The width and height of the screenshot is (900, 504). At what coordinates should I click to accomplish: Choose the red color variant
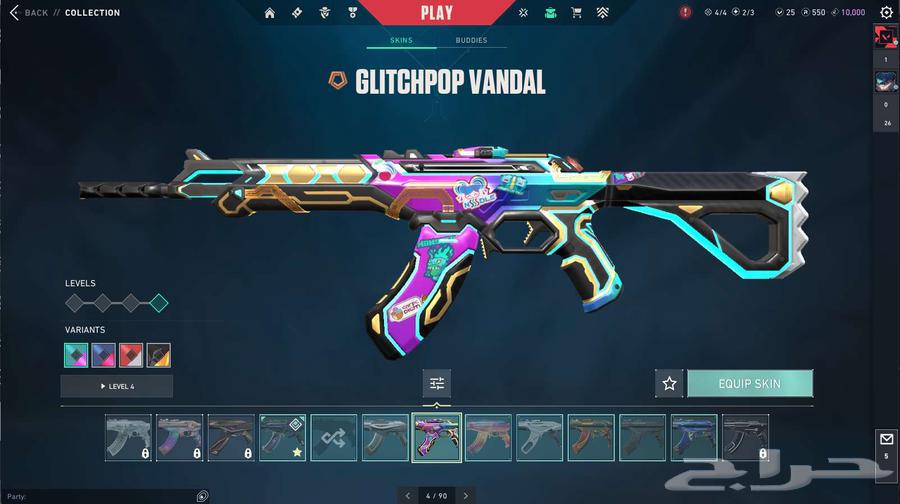131,355
